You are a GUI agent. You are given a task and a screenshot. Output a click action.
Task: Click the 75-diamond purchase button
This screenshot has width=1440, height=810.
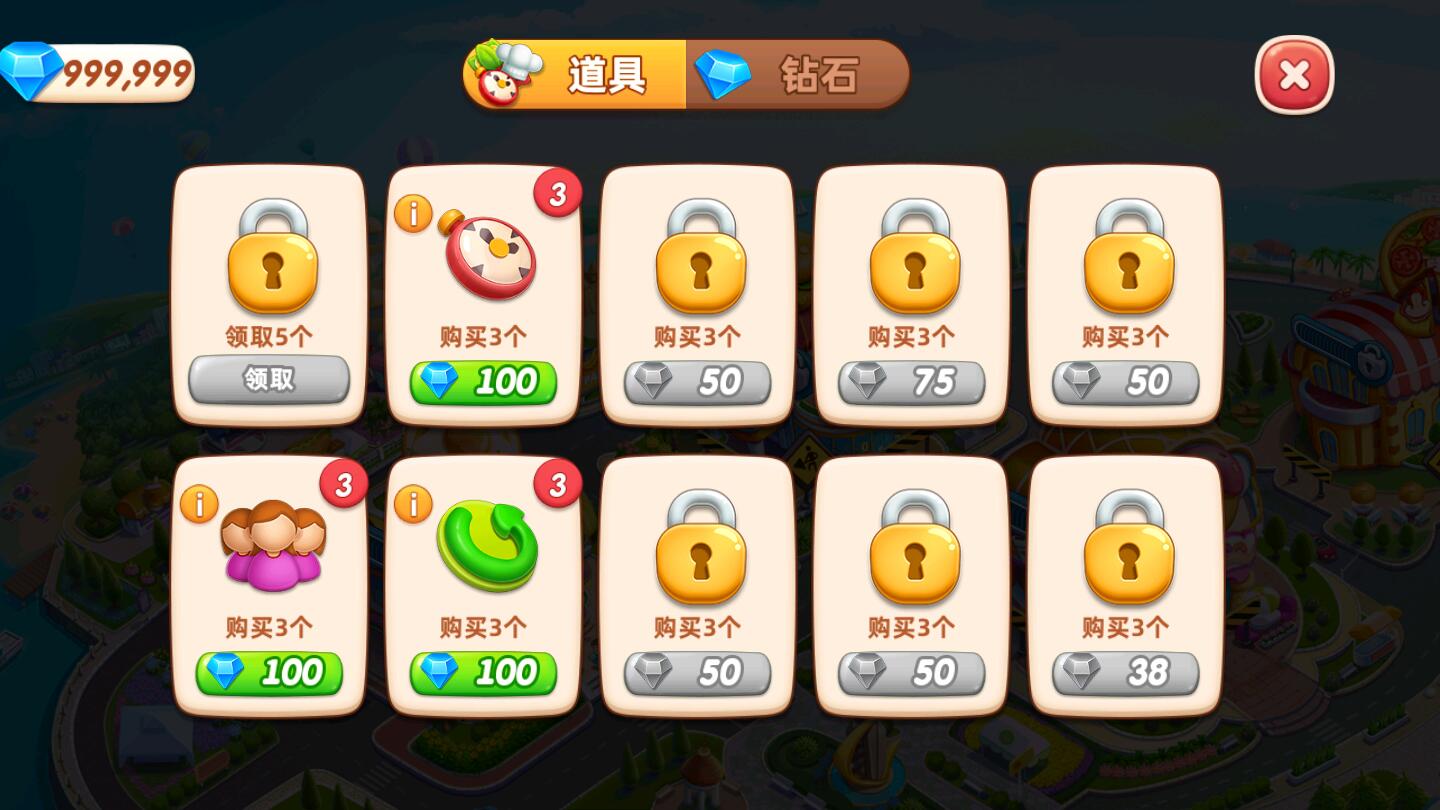pos(912,381)
